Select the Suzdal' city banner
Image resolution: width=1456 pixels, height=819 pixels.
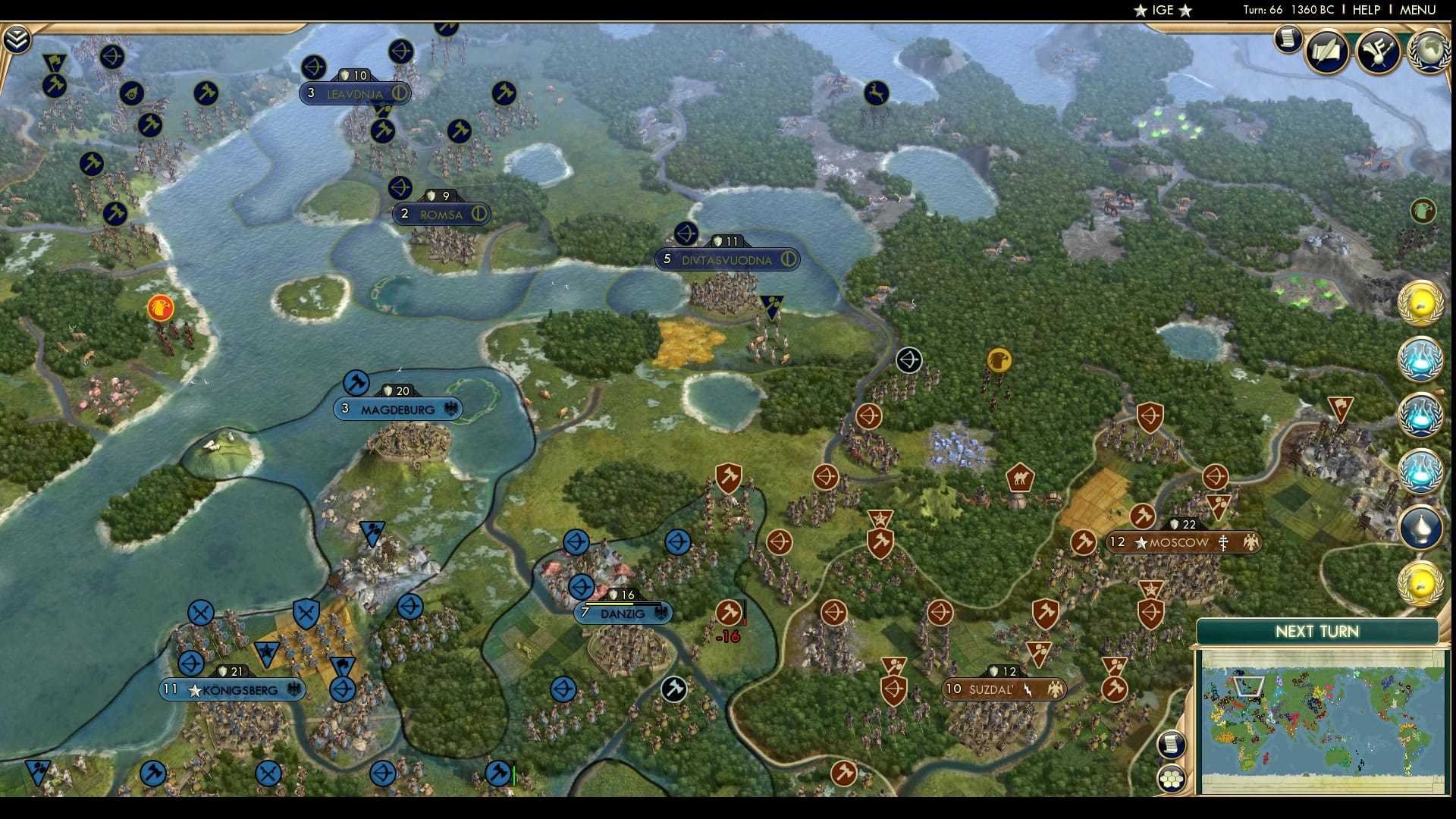pyautogui.click(x=1003, y=690)
